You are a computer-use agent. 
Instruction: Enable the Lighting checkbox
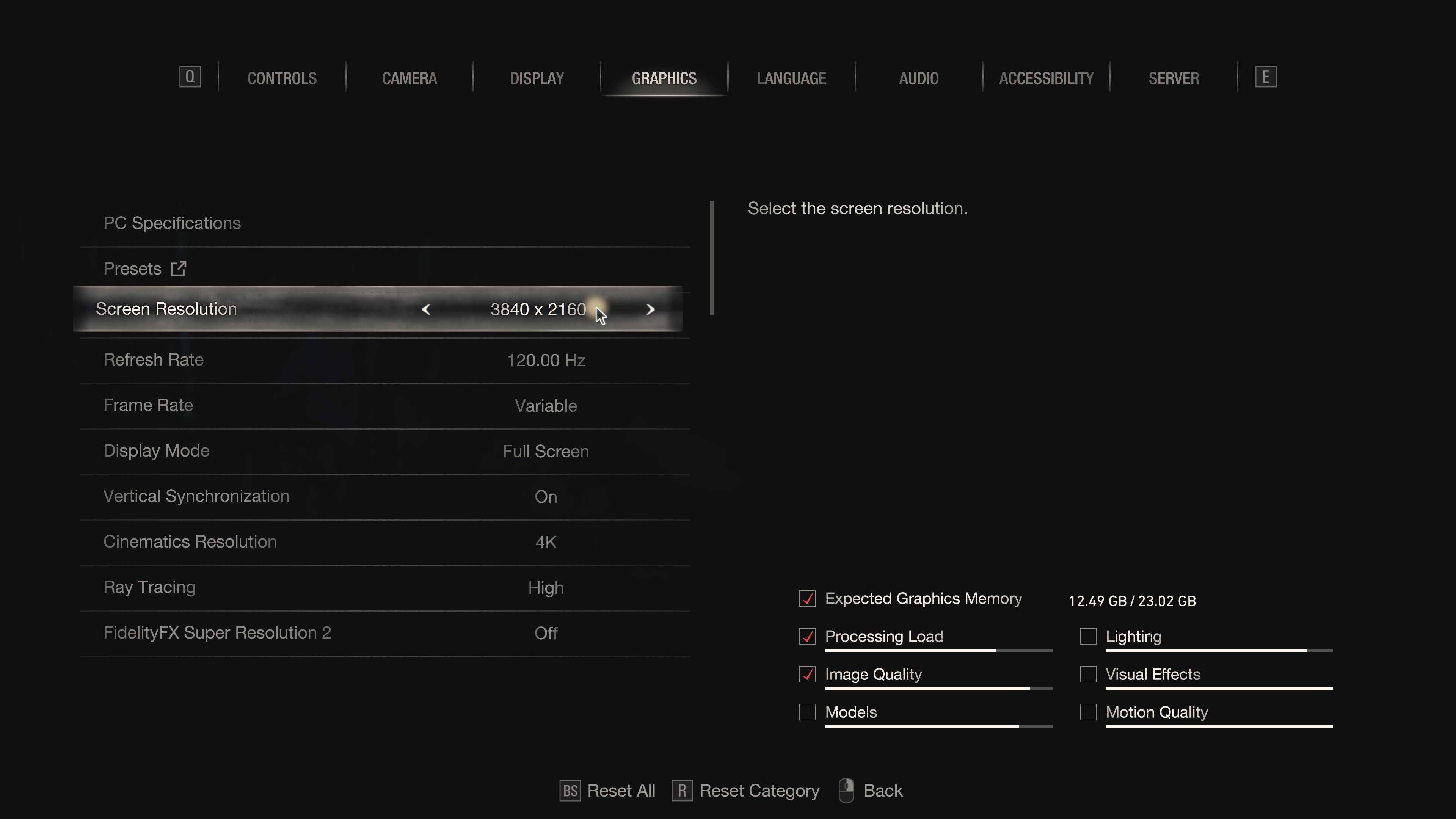(1087, 637)
